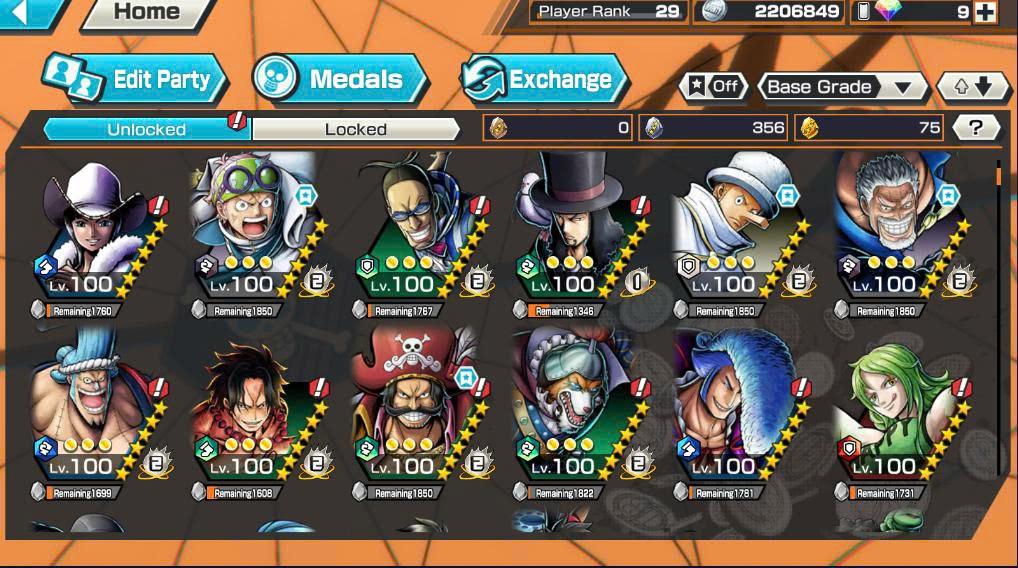Open the Medals screen

click(340, 80)
